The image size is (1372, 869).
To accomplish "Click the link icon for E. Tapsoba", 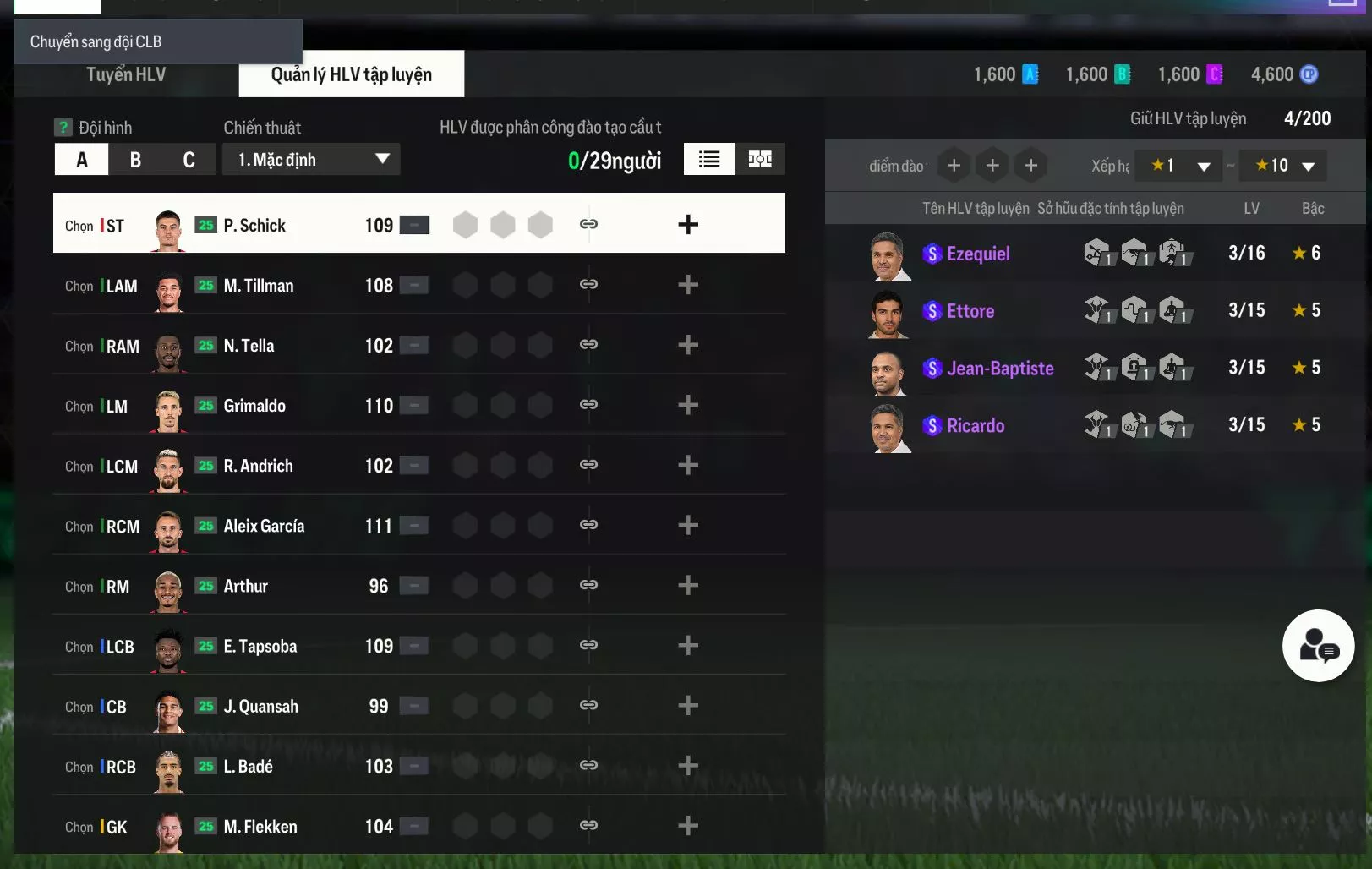I will pyautogui.click(x=589, y=646).
